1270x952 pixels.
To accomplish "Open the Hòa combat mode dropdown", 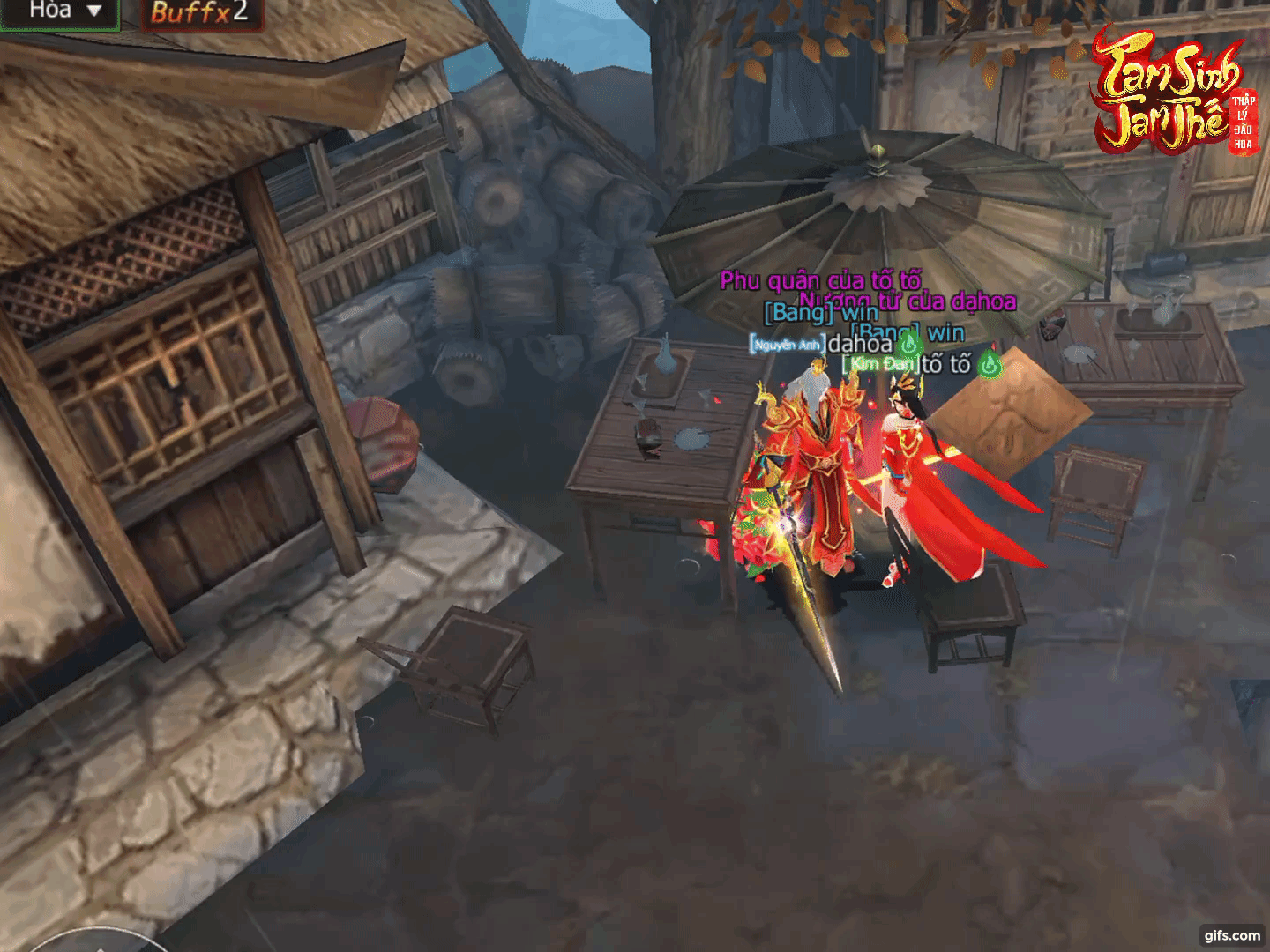I will (x=60, y=12).
